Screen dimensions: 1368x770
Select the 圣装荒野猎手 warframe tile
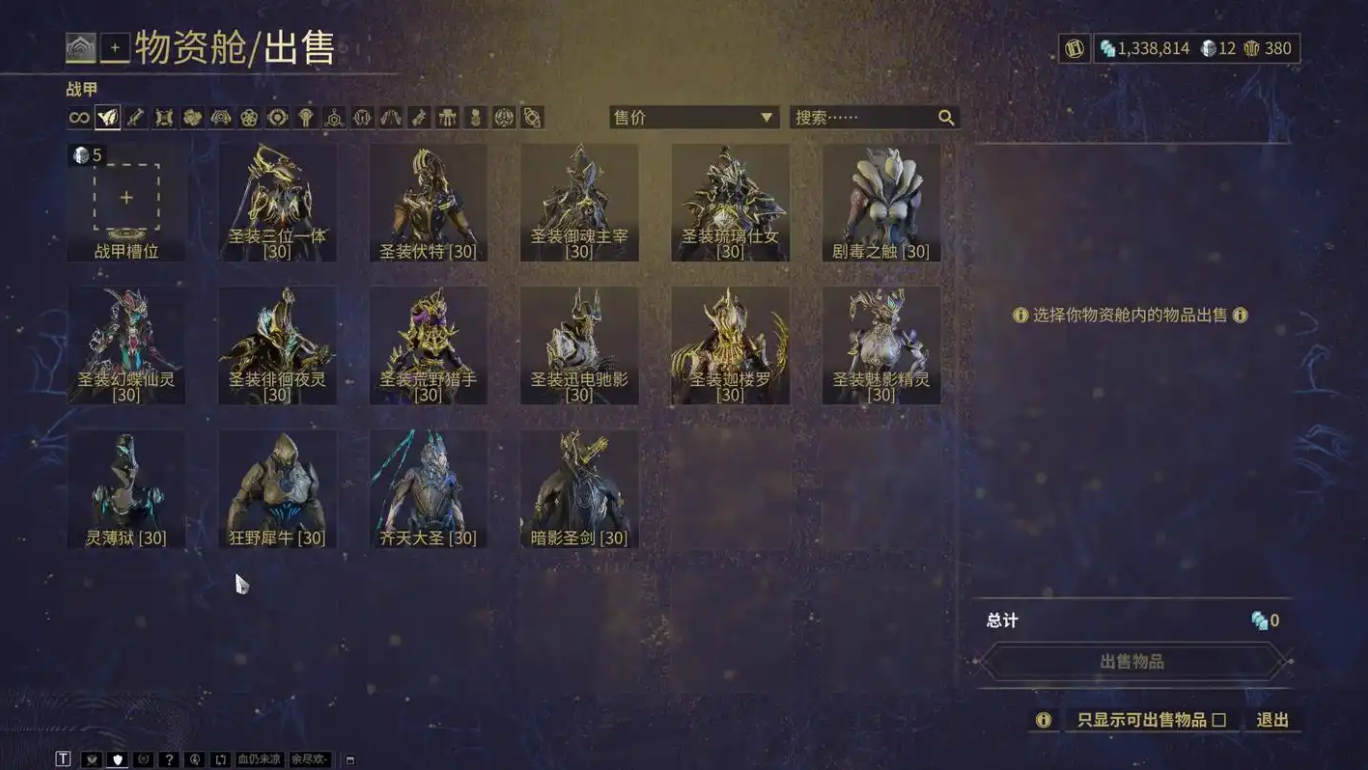pyautogui.click(x=428, y=345)
